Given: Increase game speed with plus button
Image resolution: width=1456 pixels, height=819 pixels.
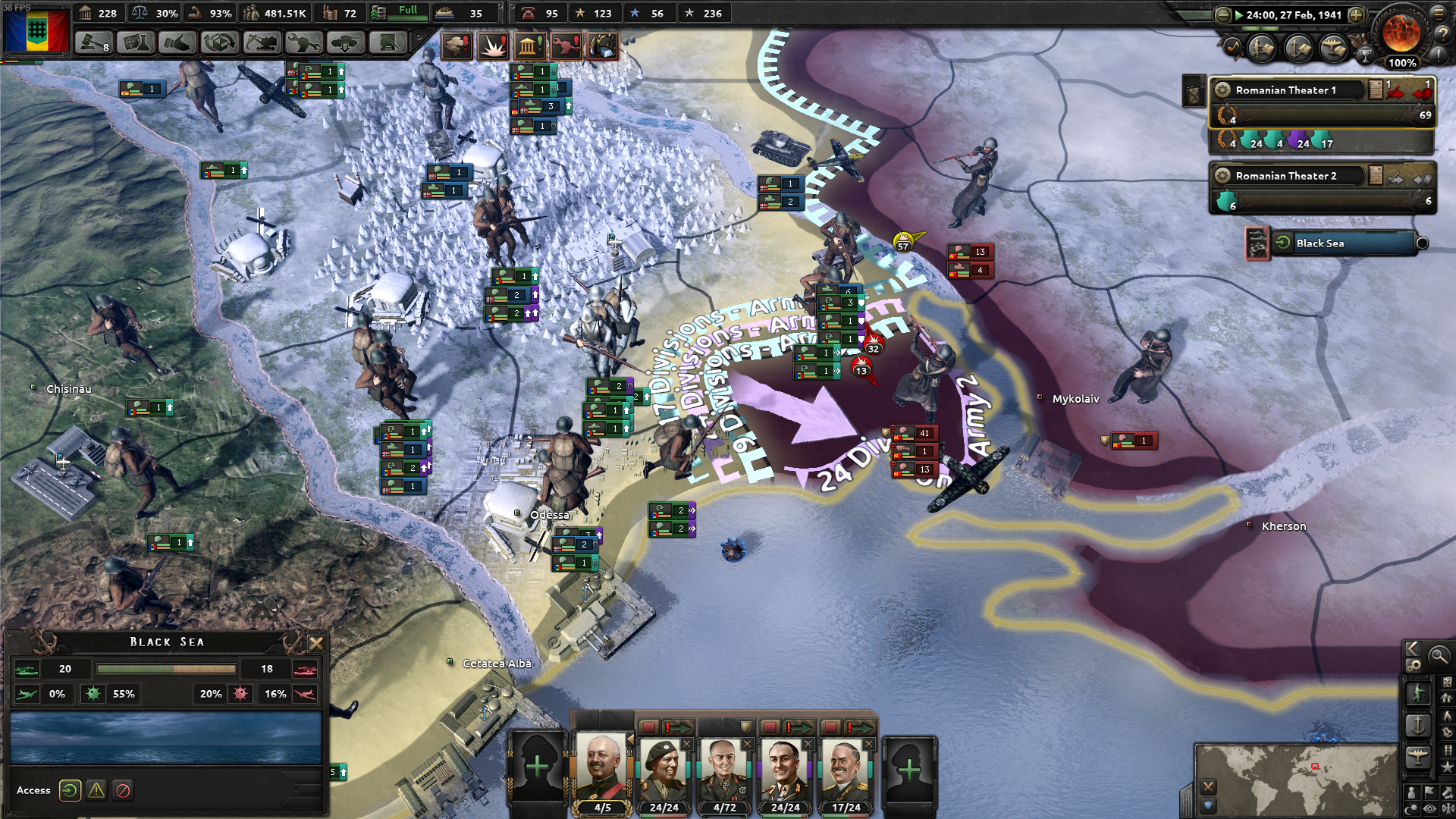Looking at the screenshot, I should pyautogui.click(x=1356, y=15).
